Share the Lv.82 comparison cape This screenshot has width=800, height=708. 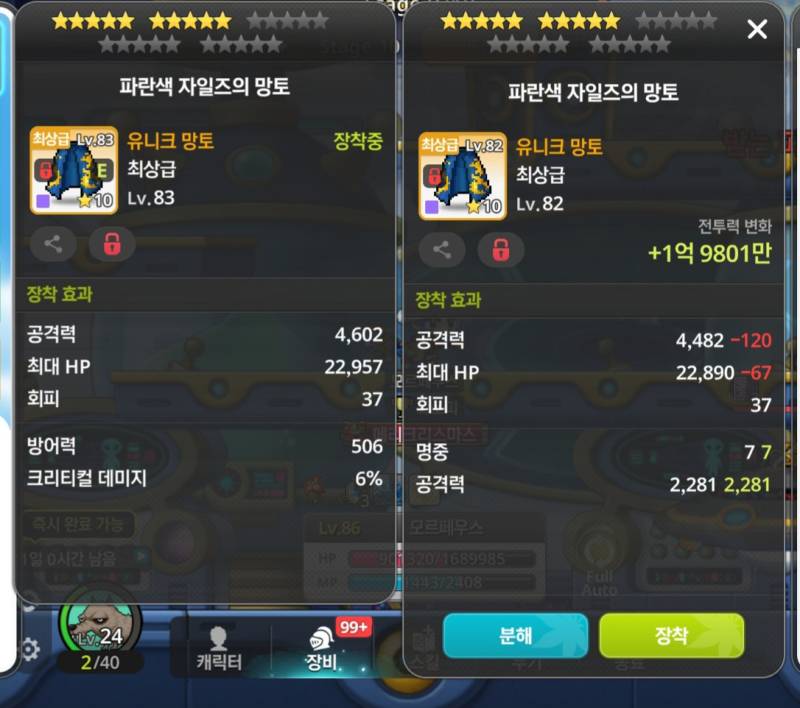[442, 249]
